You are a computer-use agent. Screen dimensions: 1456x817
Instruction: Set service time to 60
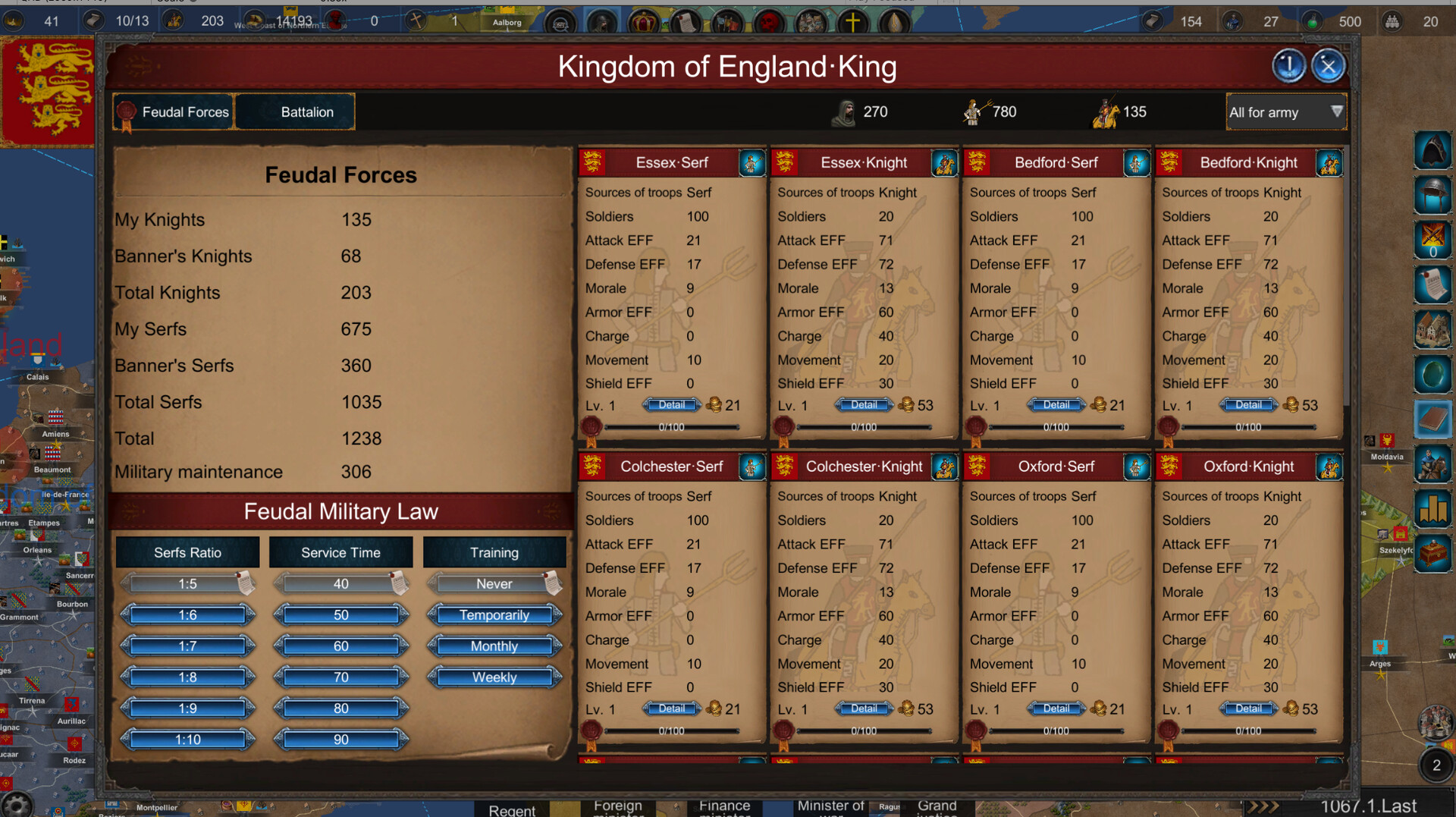pyautogui.click(x=341, y=646)
